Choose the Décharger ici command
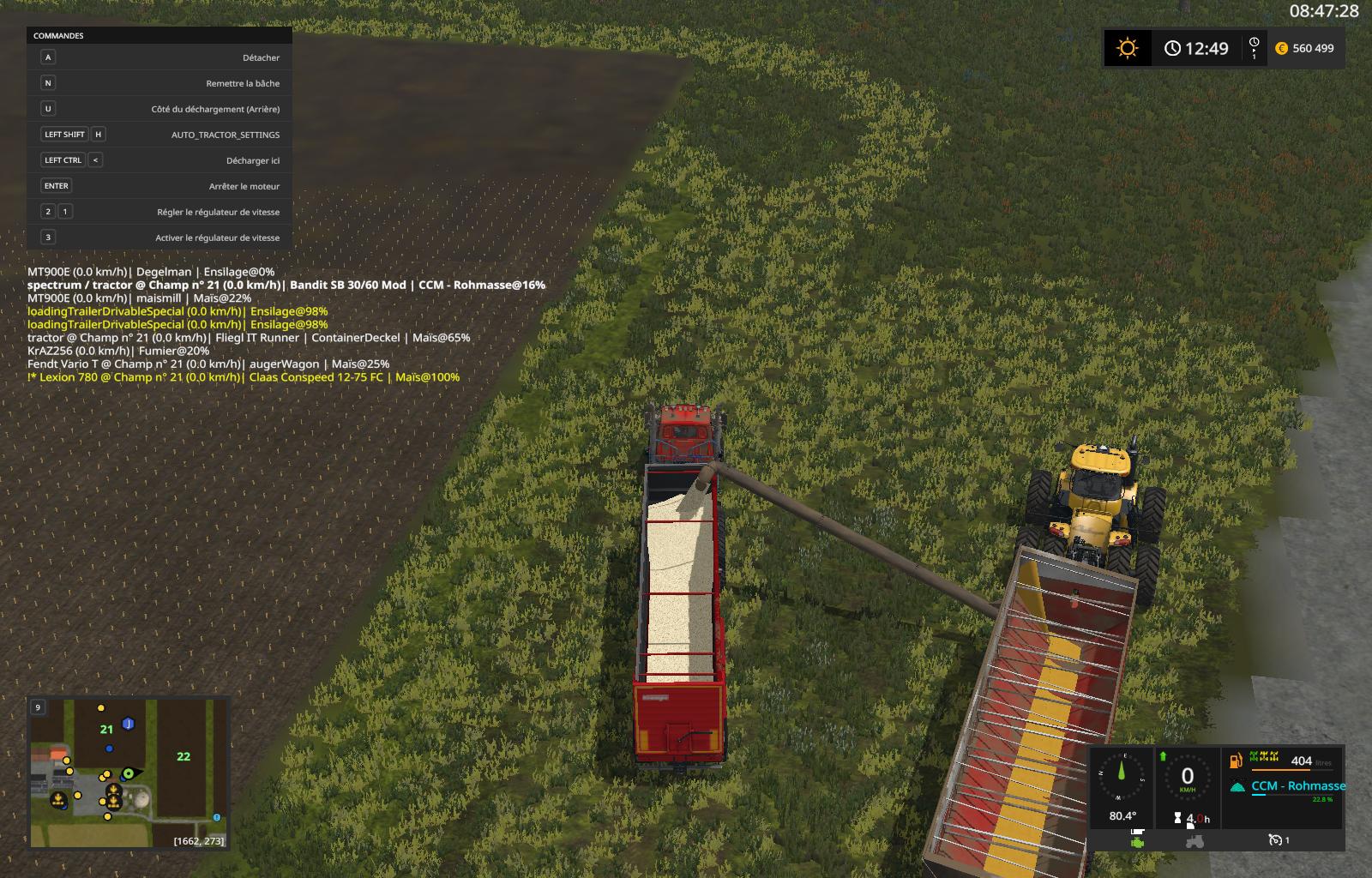Viewport: 1372px width, 878px height. tap(159, 160)
